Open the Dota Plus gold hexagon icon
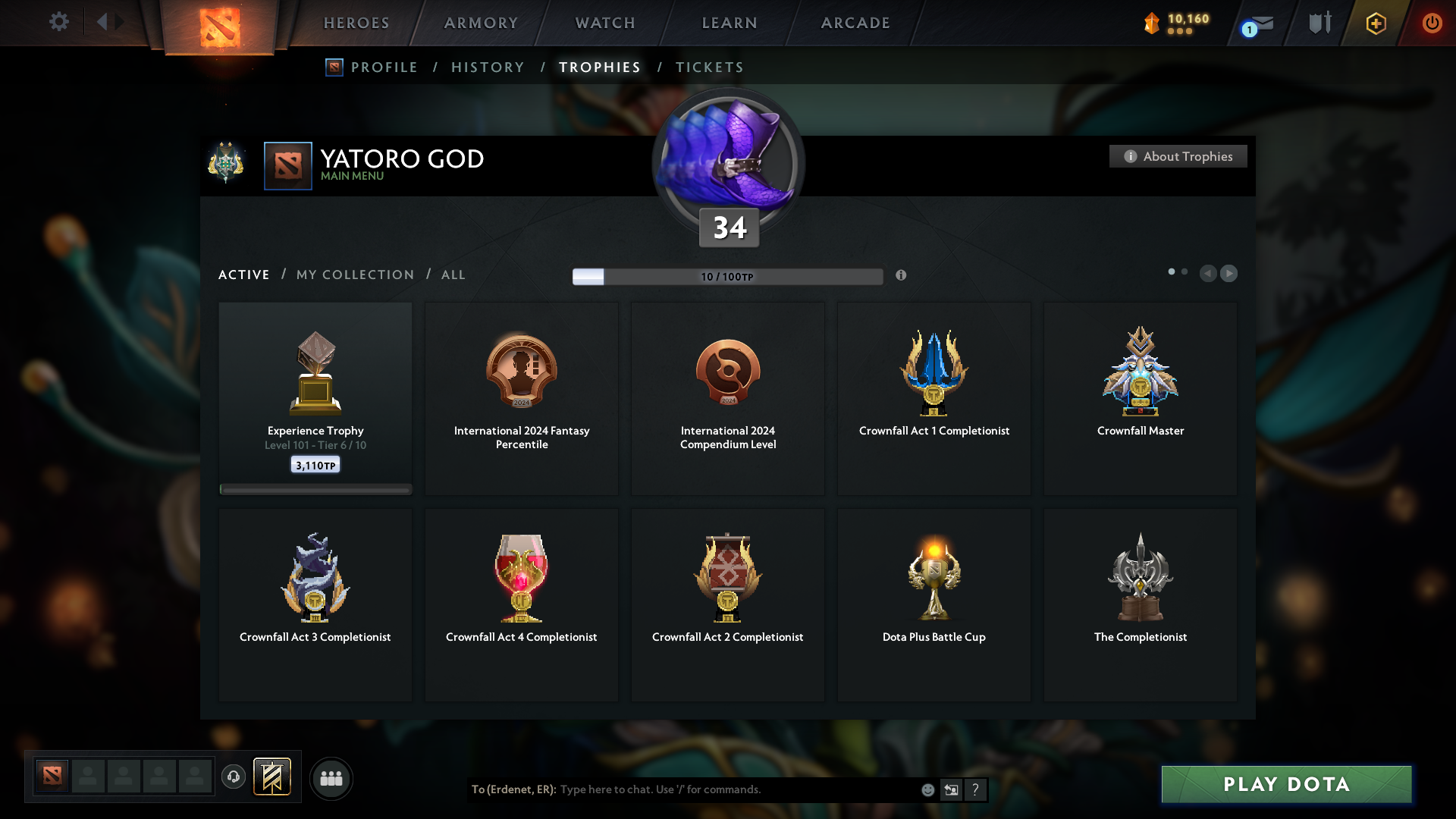 click(x=1375, y=23)
